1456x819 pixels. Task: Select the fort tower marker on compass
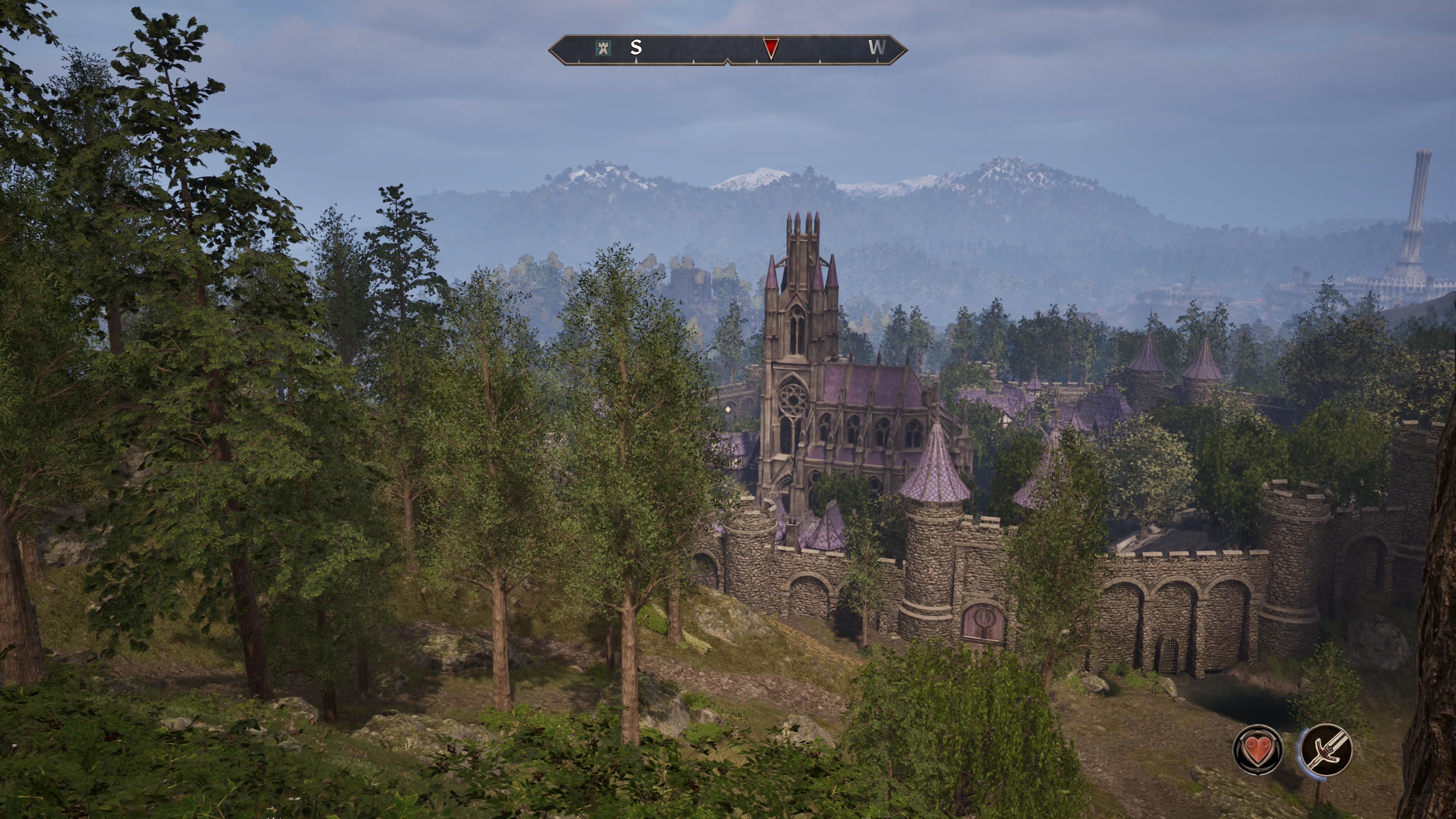[604, 47]
